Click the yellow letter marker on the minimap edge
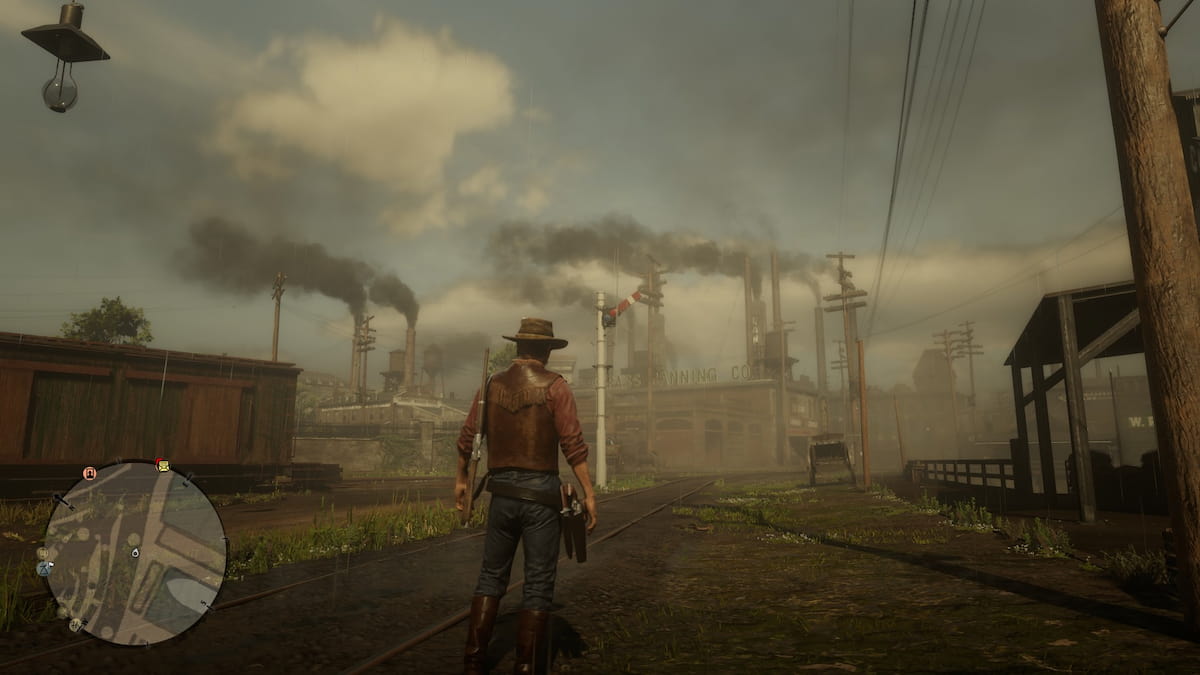This screenshot has width=1200, height=675. click(162, 466)
